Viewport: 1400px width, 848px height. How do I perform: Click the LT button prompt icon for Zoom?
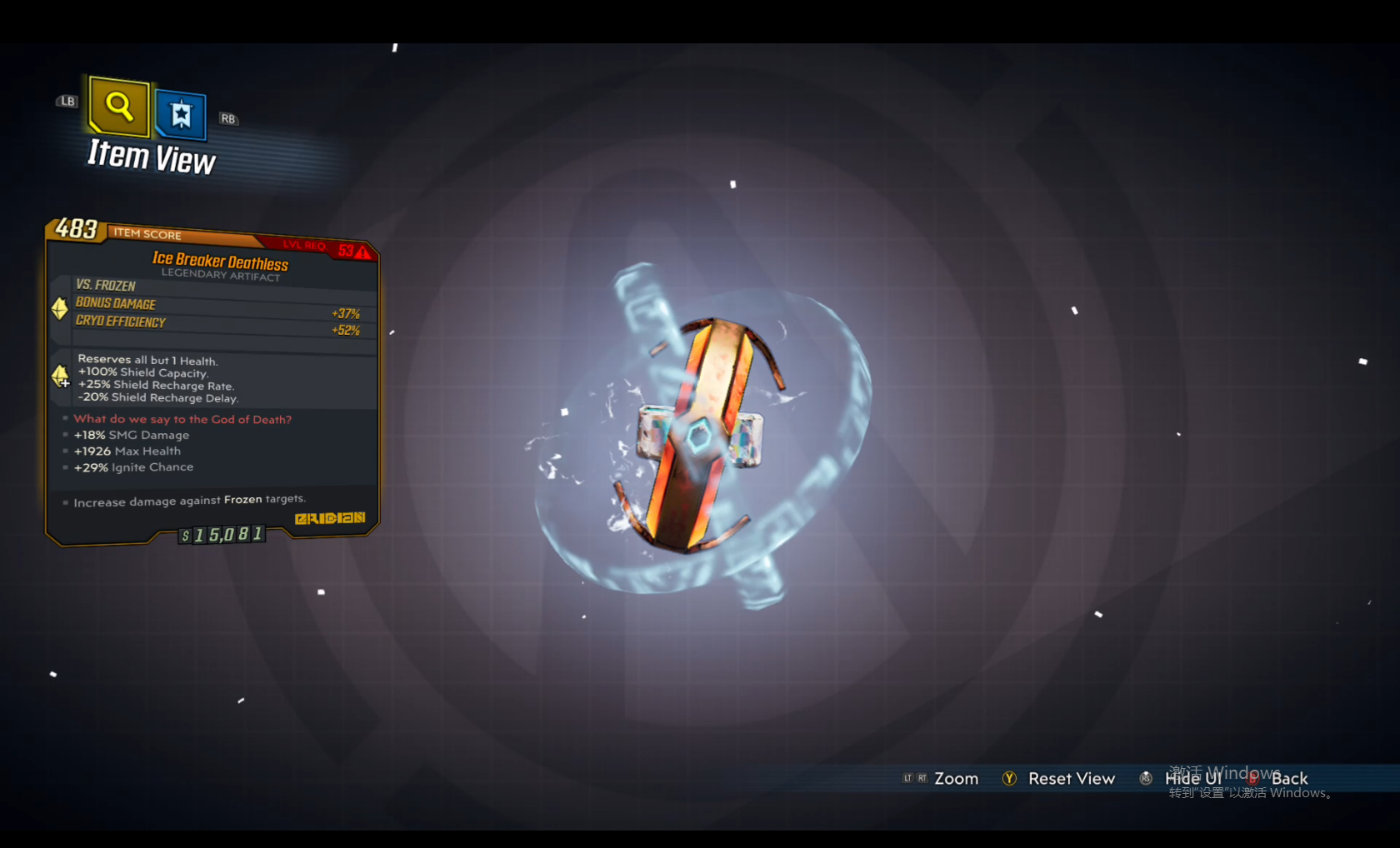click(x=906, y=778)
